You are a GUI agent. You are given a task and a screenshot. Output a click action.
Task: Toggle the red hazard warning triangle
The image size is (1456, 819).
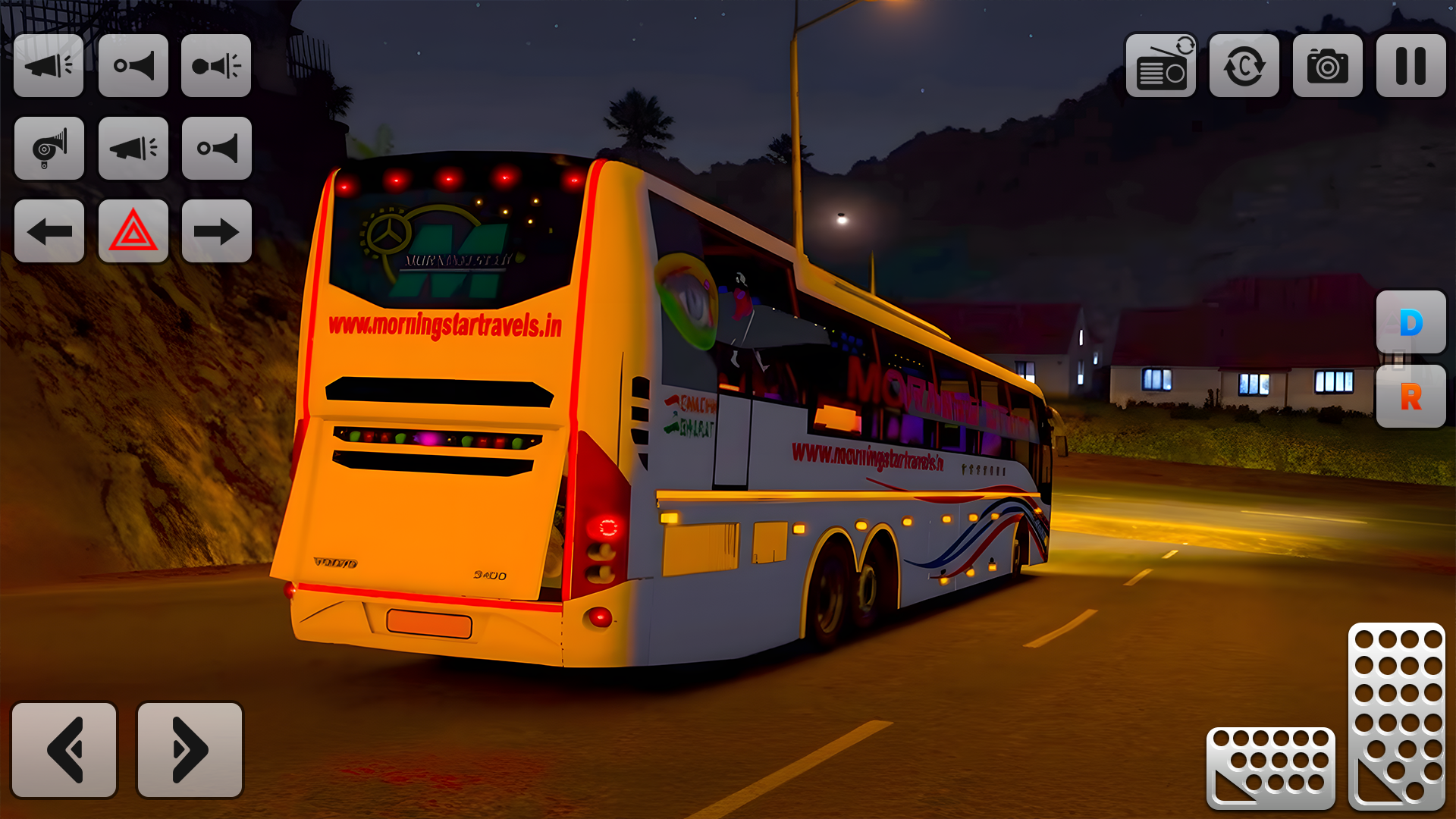(133, 231)
